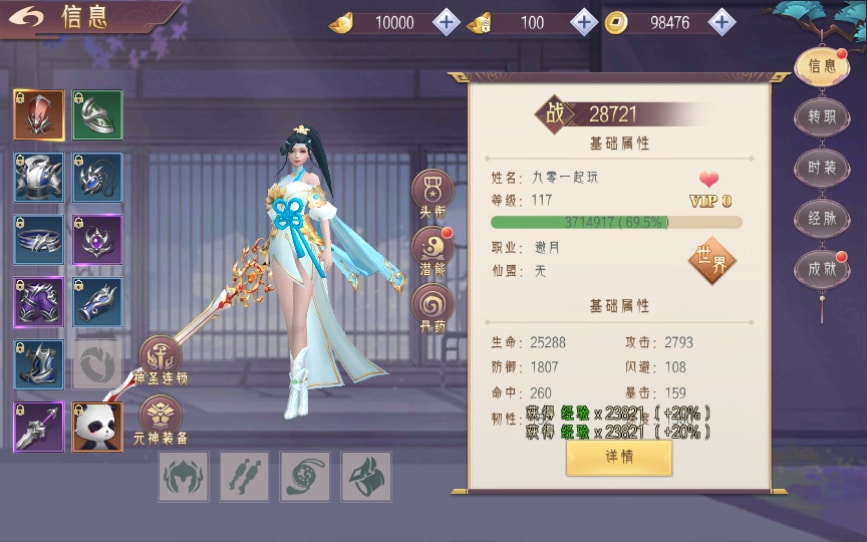Open the 元神装备 spirit equipment
The image size is (867, 542).
click(x=160, y=418)
